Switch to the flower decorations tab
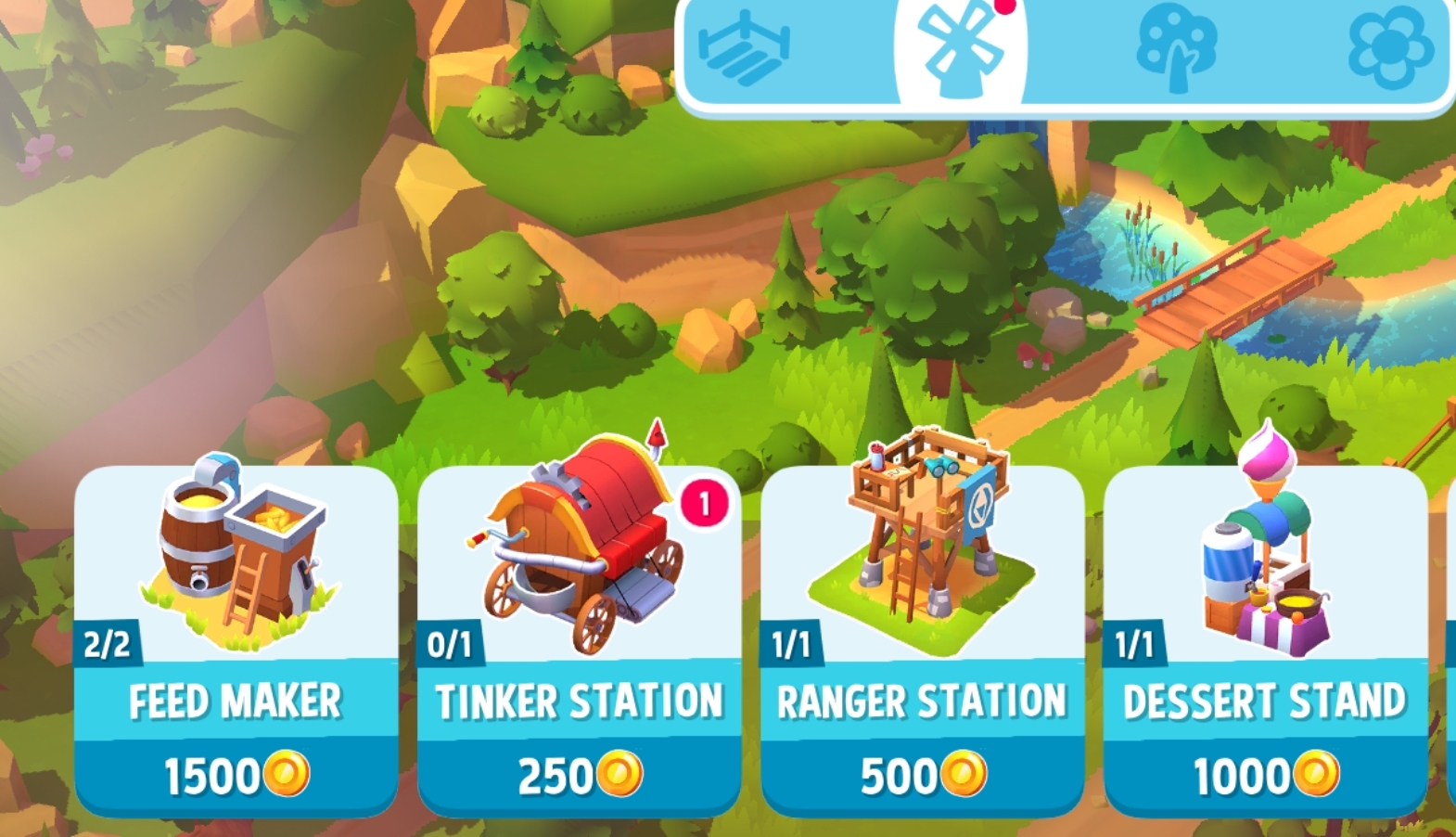The height and width of the screenshot is (837, 1456). coord(1389,48)
